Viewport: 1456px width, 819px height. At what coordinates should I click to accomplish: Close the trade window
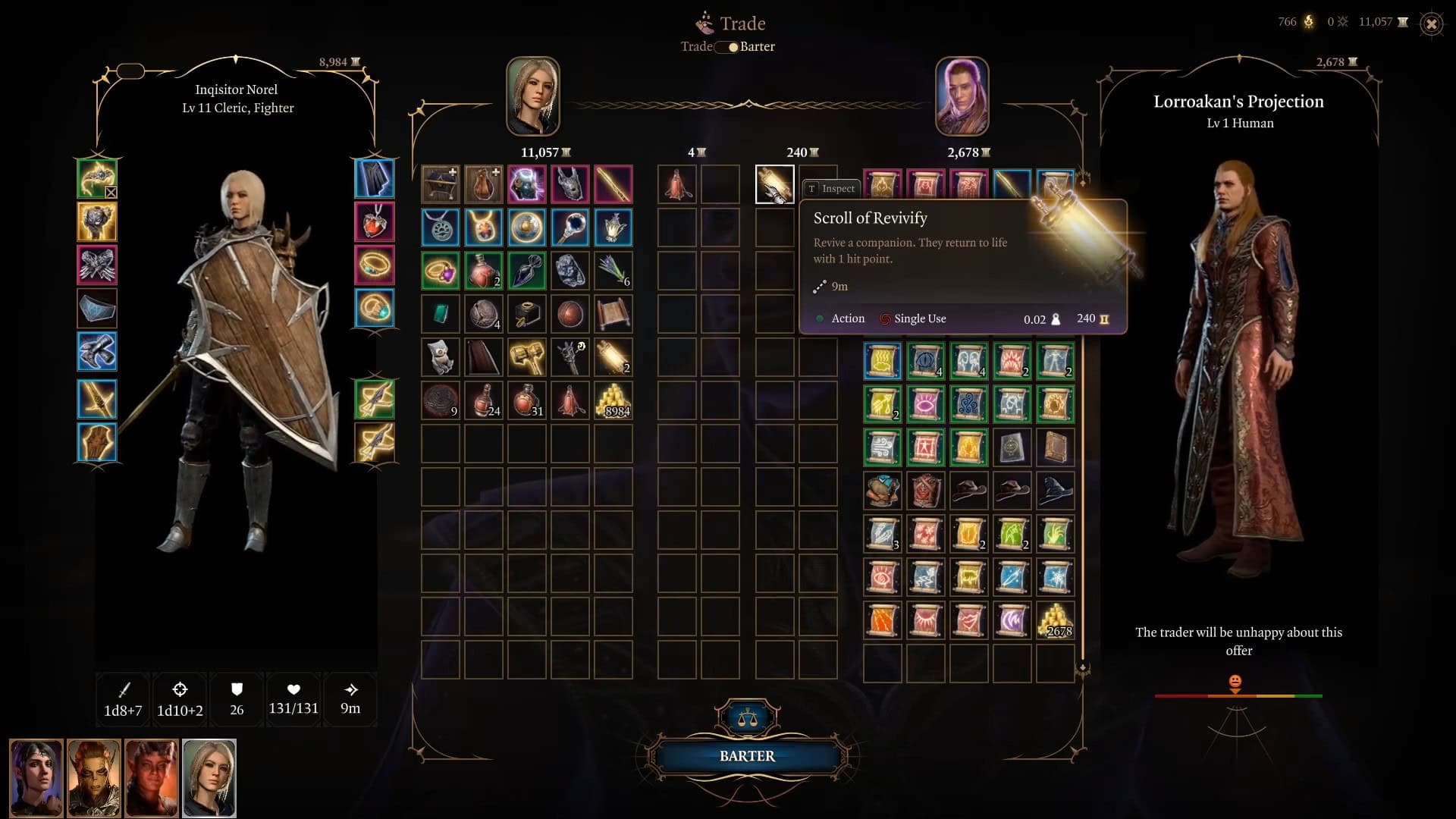(x=1431, y=24)
